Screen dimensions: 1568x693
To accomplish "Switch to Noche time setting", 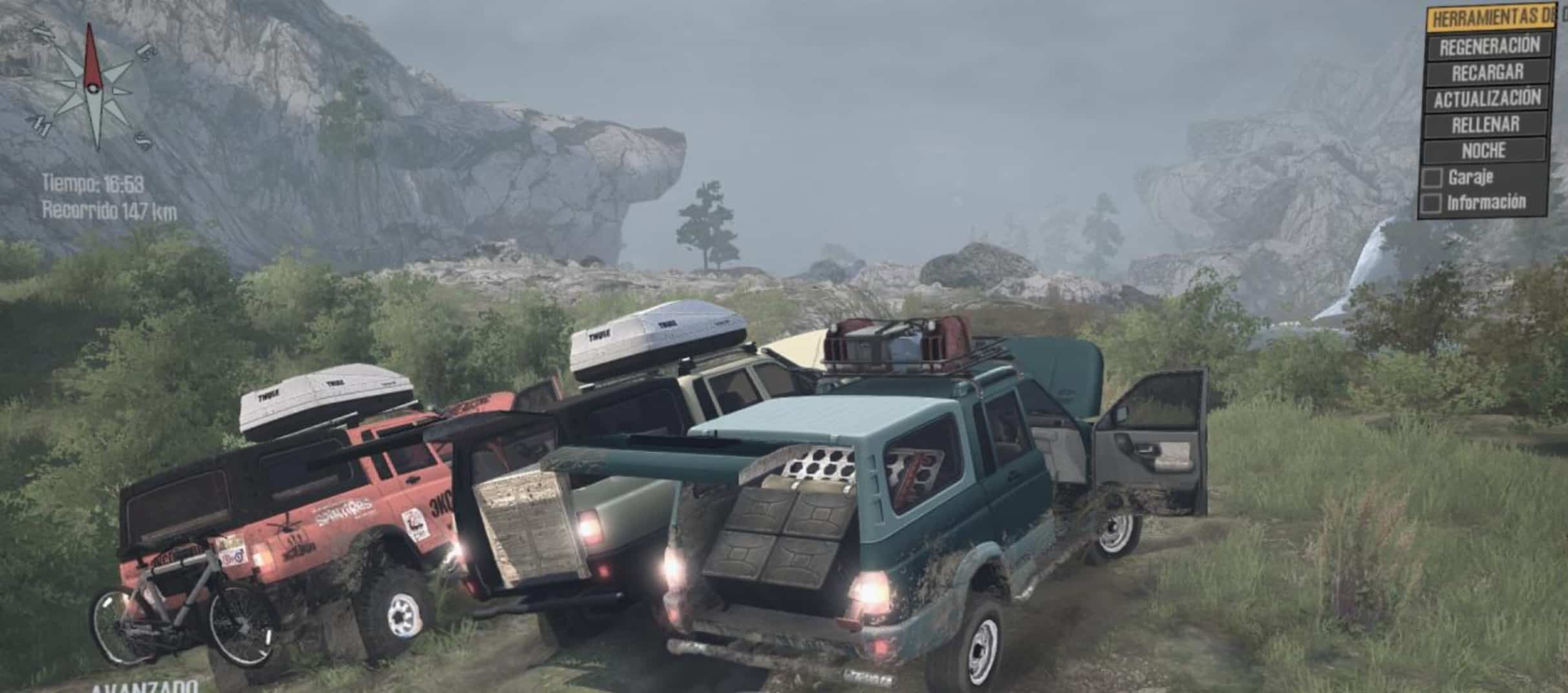I will tap(1483, 151).
